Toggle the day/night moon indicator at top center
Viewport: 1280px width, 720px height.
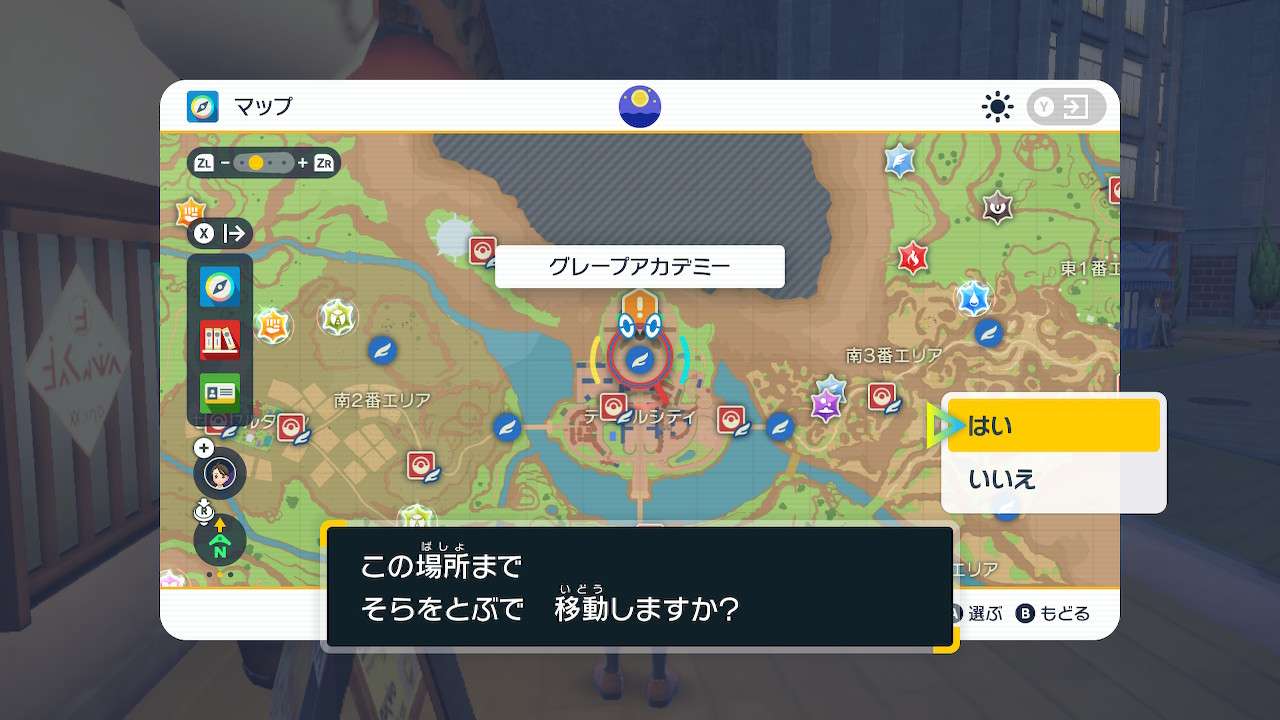pyautogui.click(x=638, y=104)
